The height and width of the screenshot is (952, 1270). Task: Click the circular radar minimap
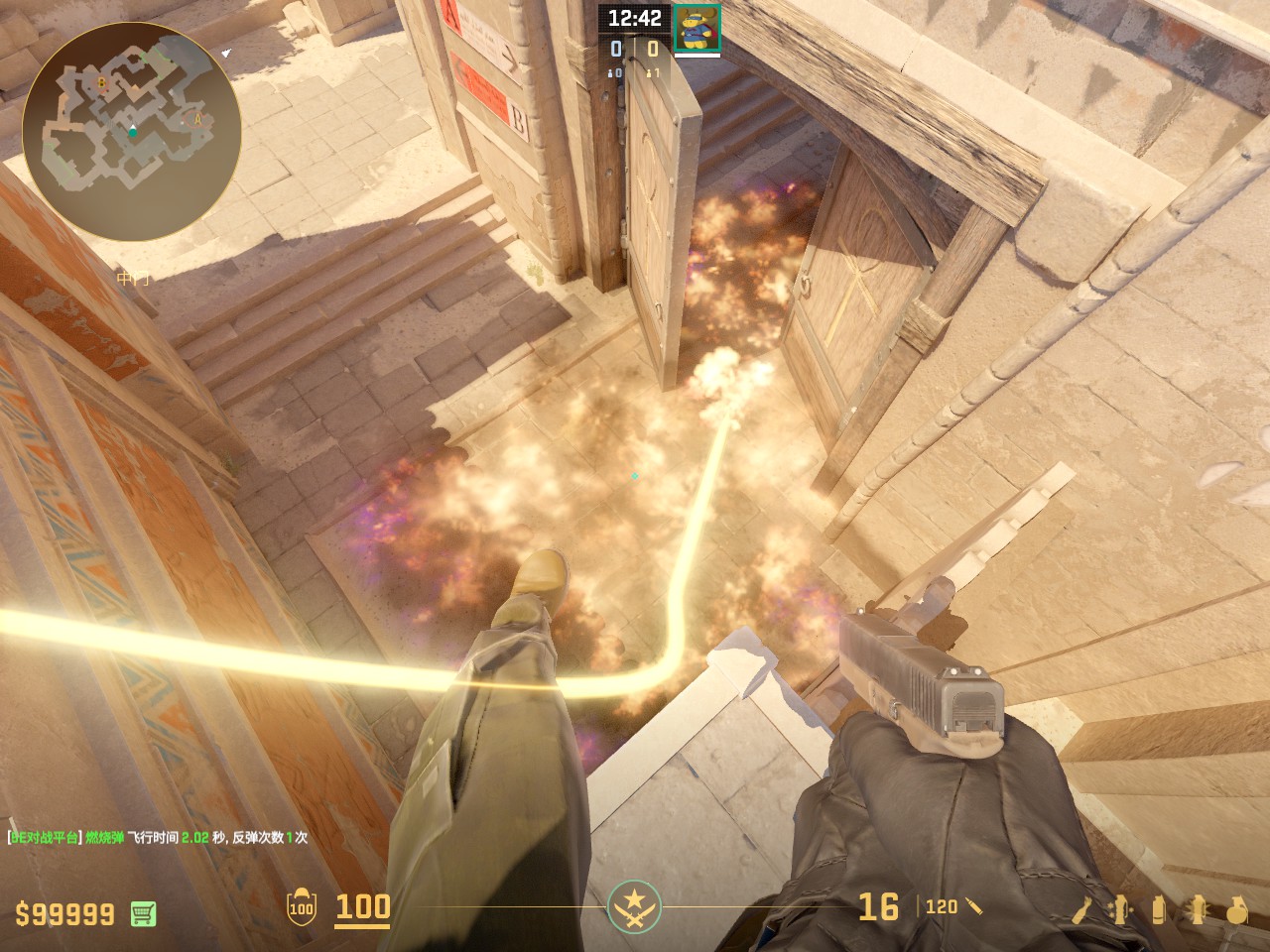[x=132, y=131]
